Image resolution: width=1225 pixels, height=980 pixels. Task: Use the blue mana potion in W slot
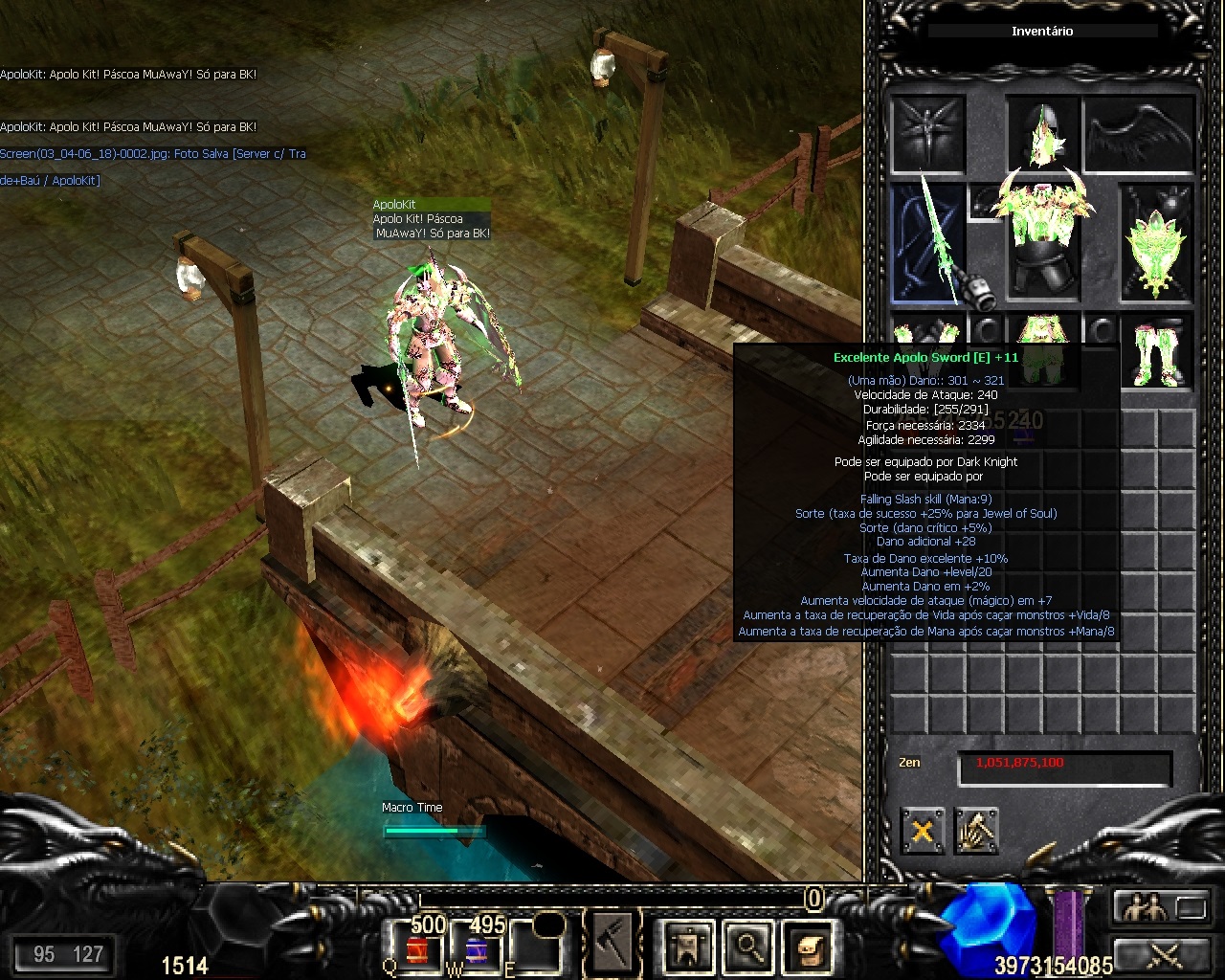(x=476, y=948)
